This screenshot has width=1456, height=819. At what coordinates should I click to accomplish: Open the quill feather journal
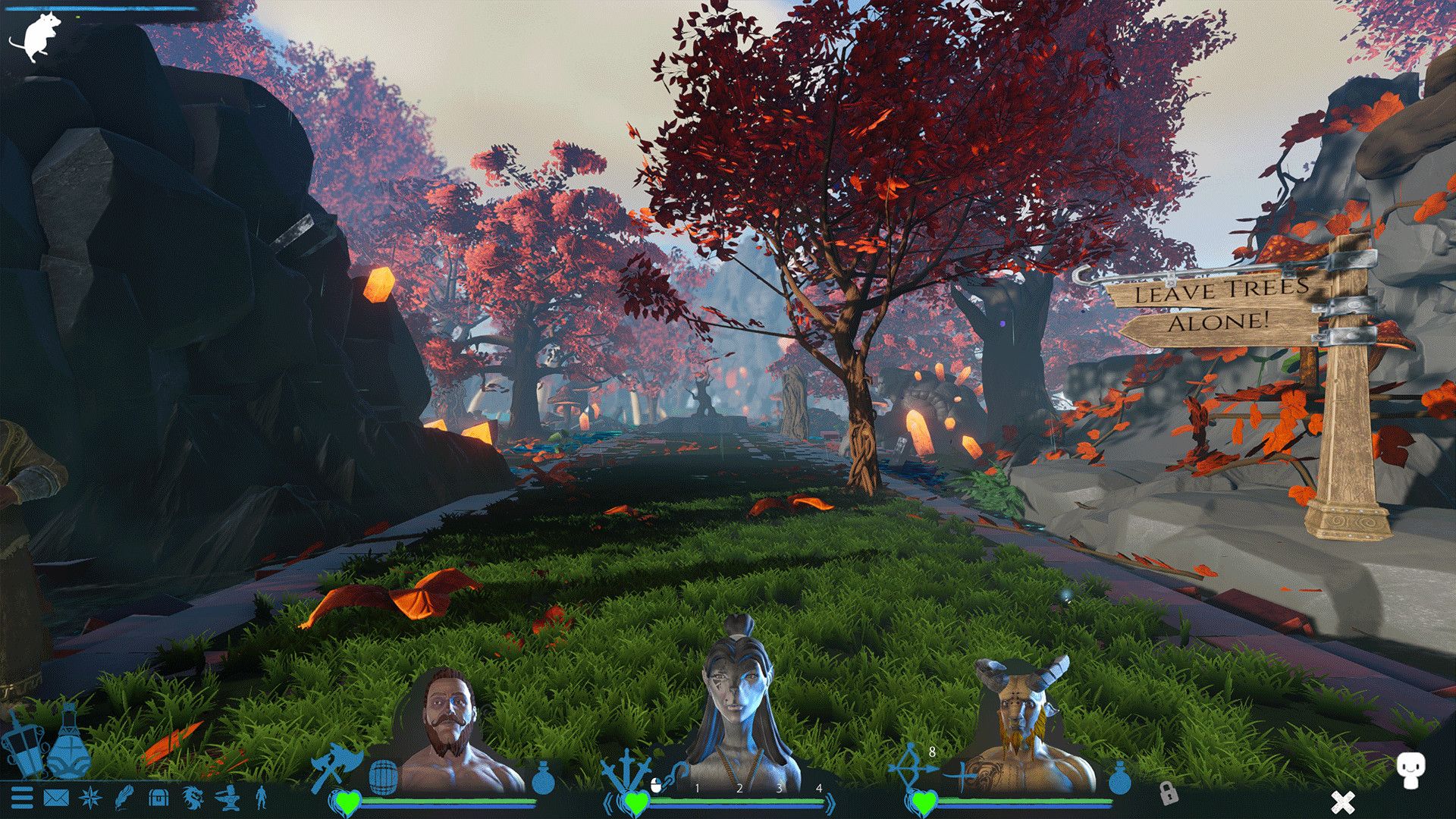(124, 798)
